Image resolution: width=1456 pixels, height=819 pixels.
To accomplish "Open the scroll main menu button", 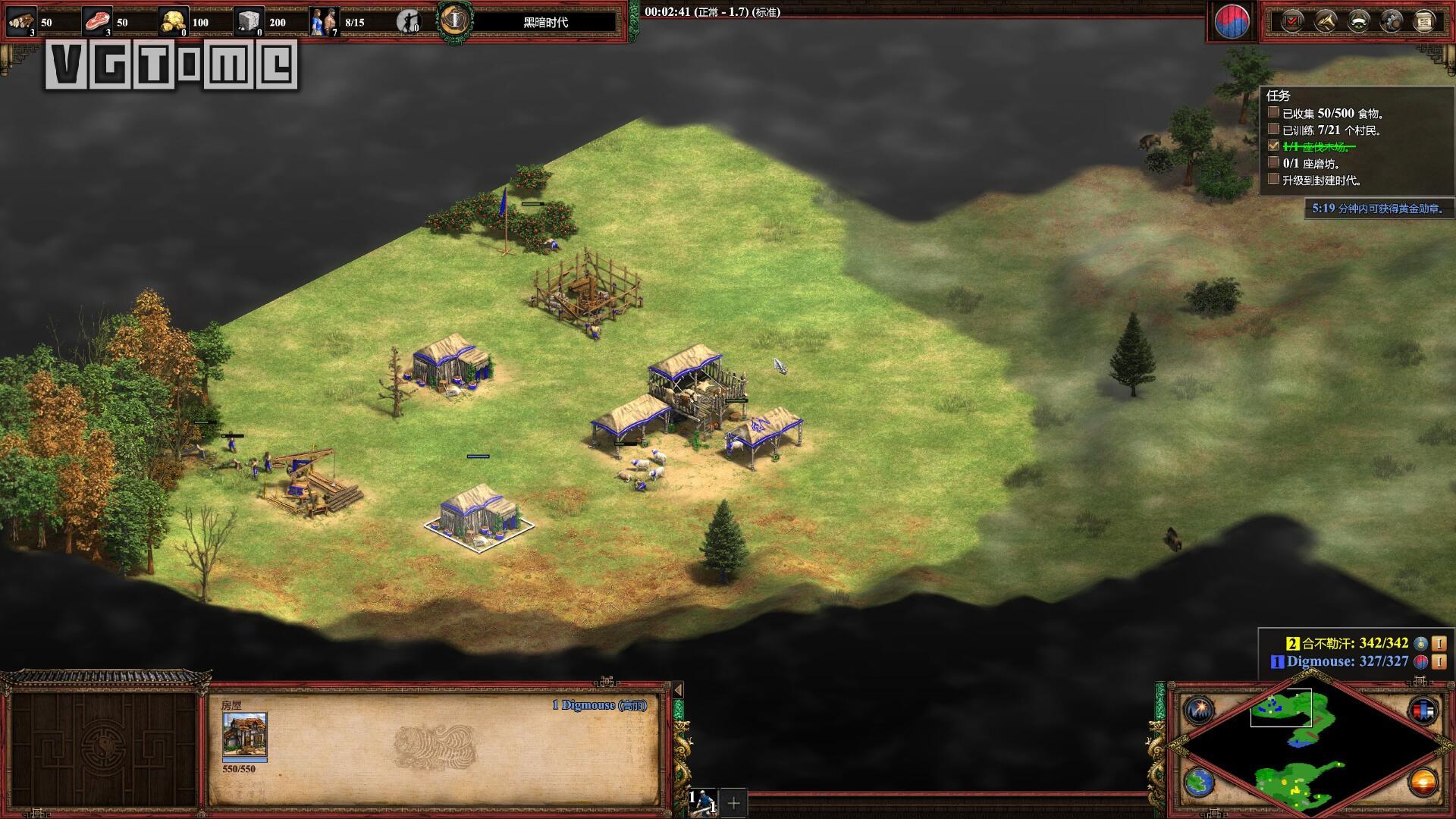I will (x=1424, y=20).
